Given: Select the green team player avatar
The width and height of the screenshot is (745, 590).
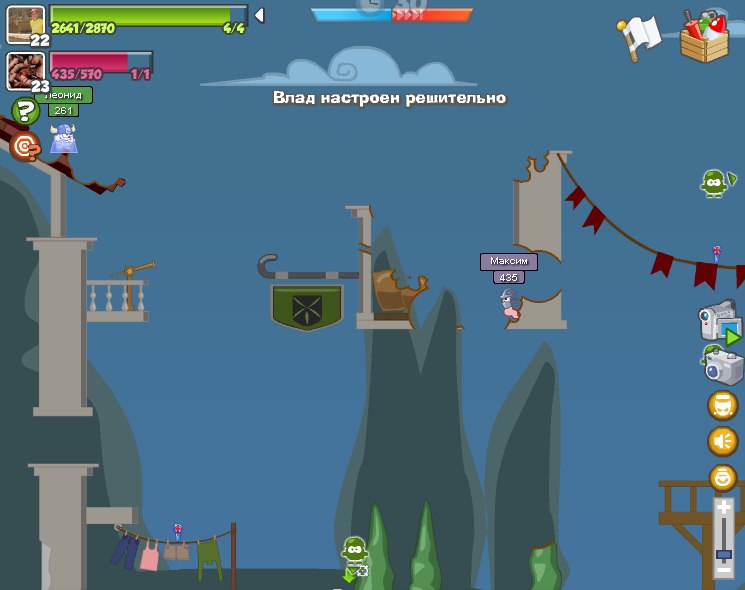Looking at the screenshot, I should point(25,23).
